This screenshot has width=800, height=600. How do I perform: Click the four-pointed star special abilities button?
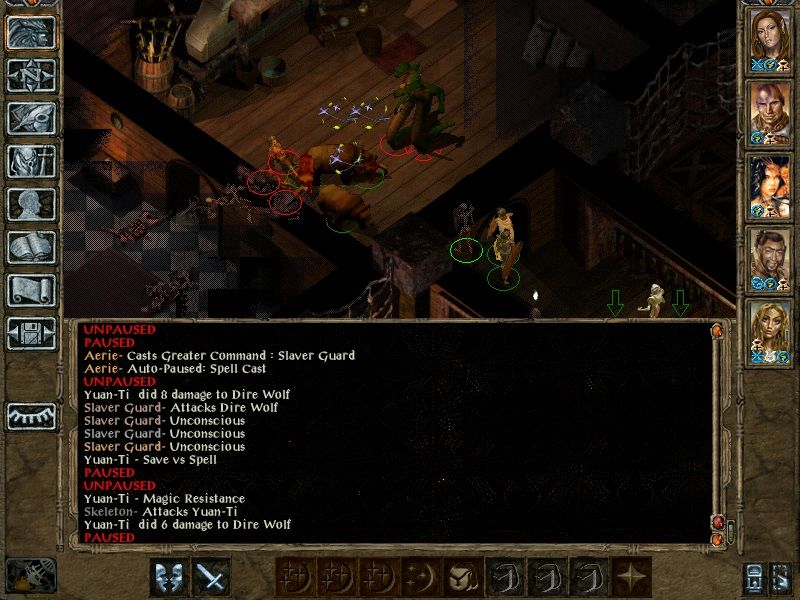[x=630, y=576]
